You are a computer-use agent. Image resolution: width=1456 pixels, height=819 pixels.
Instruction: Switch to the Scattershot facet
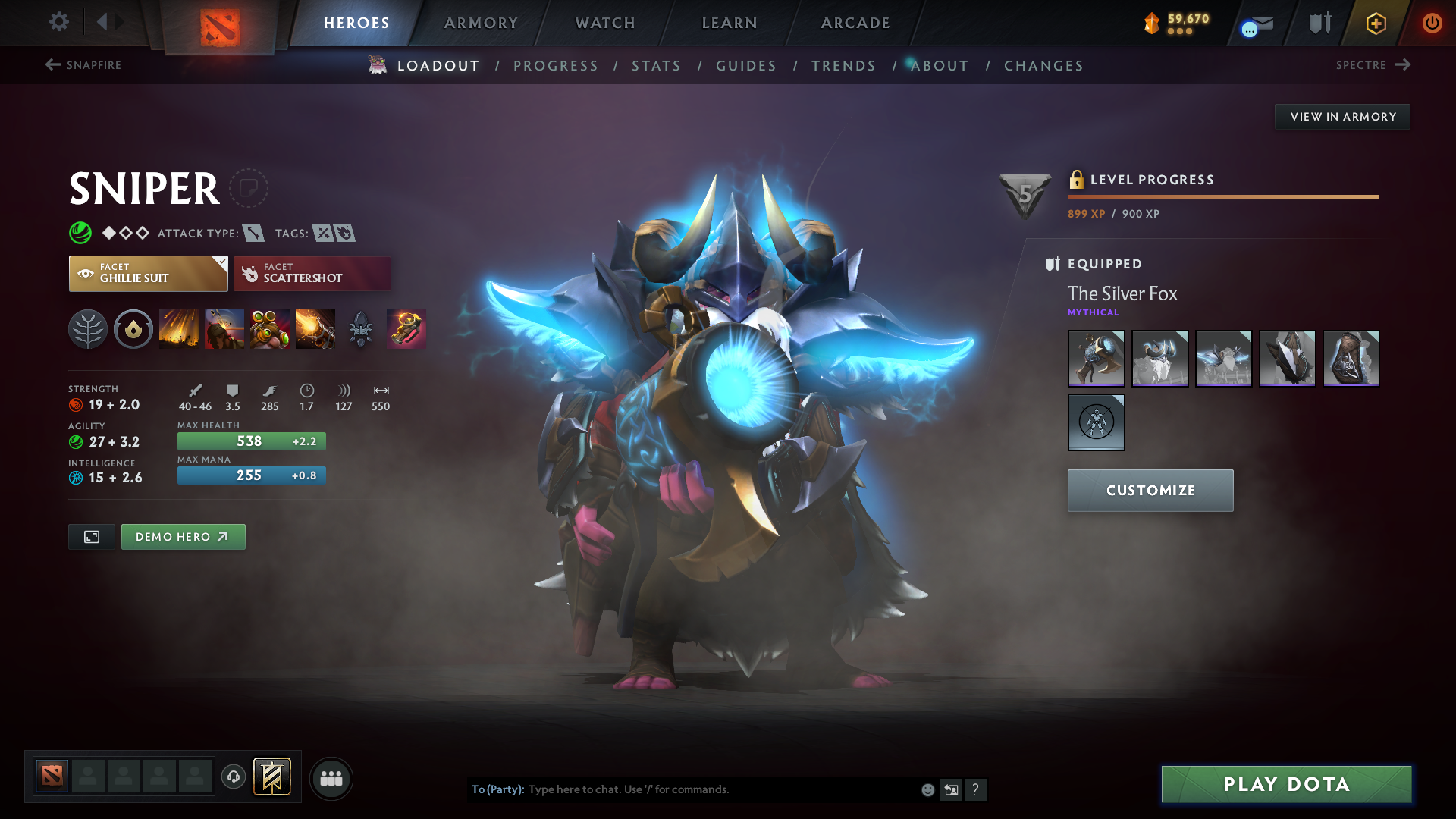coord(312,273)
